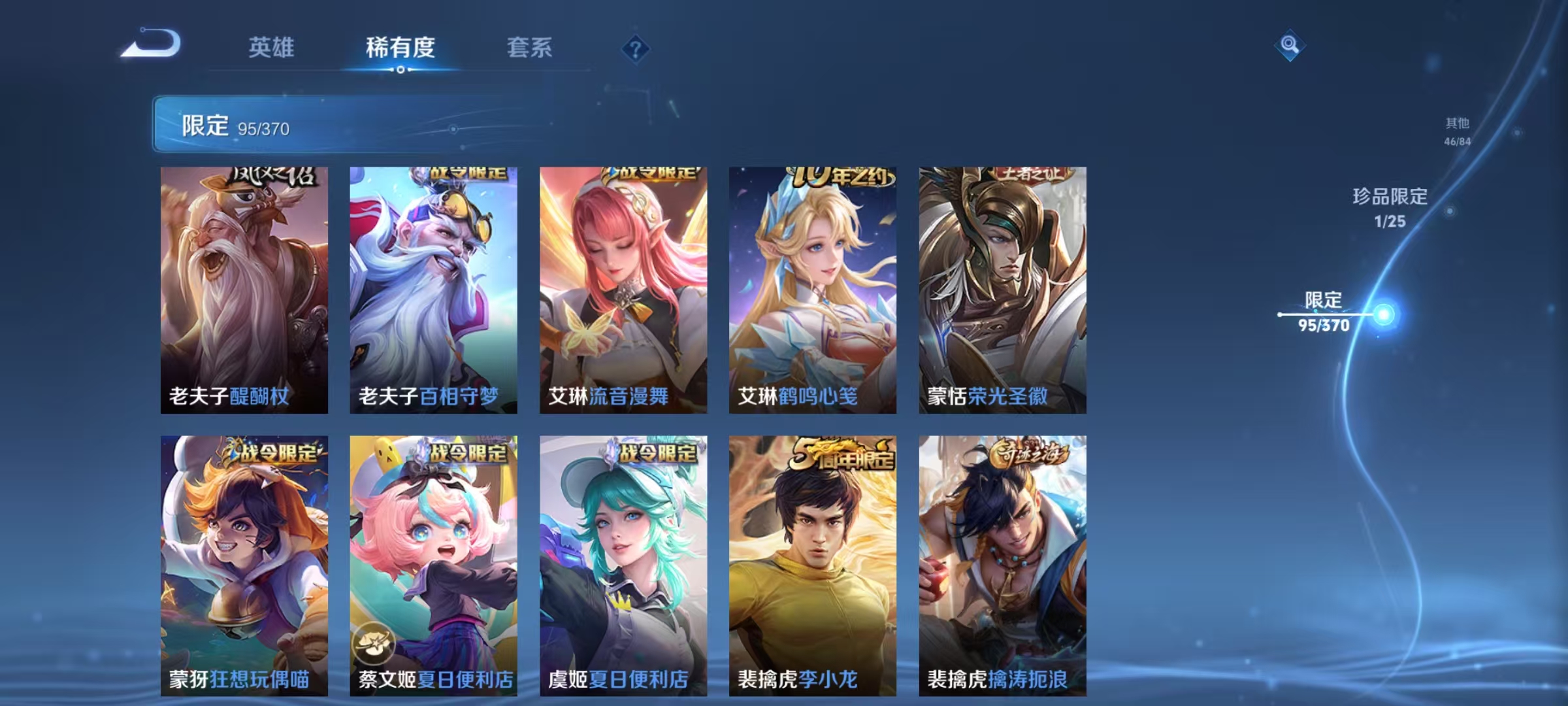
Task: Click the question mark help icon
Action: [637, 49]
